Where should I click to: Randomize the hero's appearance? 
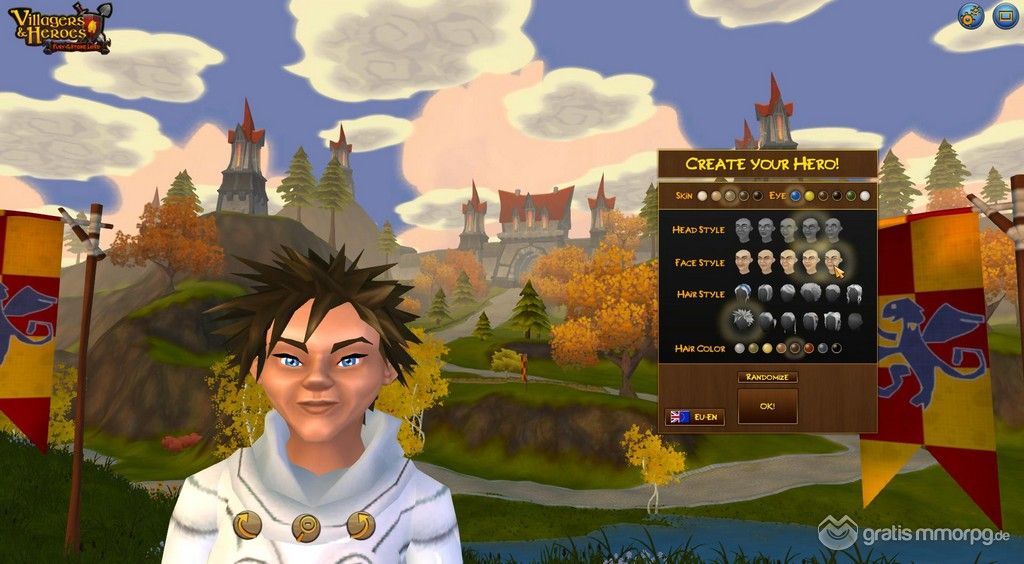click(x=767, y=377)
